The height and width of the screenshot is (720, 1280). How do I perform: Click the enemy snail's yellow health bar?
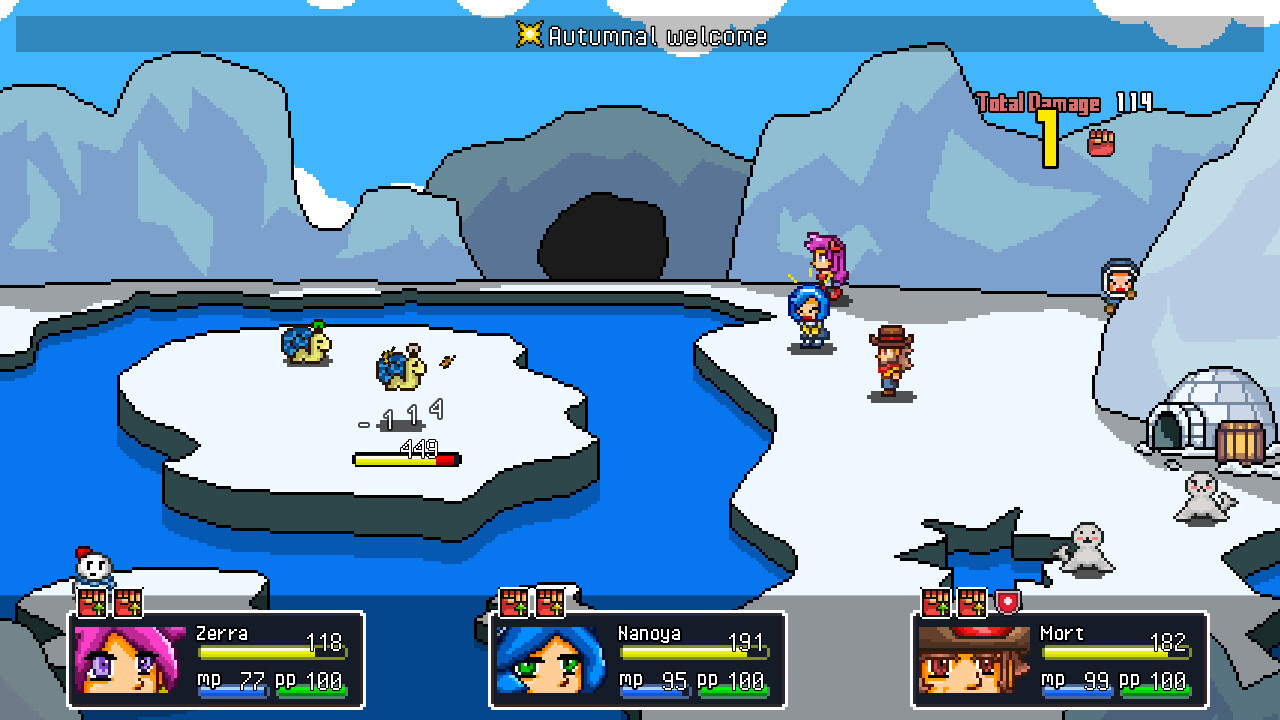405,458
